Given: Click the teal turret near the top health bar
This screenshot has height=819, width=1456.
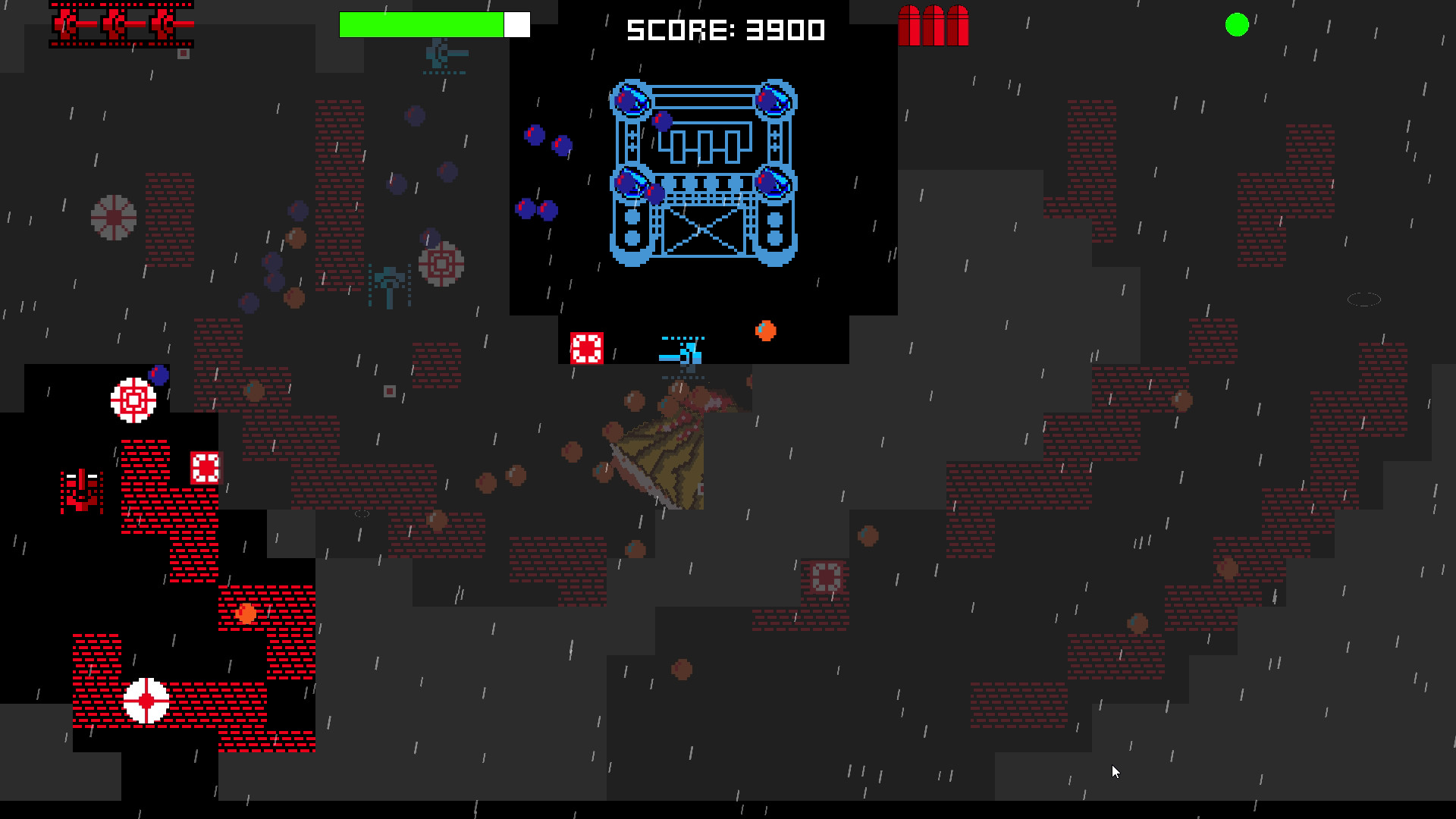Looking at the screenshot, I should 438,55.
